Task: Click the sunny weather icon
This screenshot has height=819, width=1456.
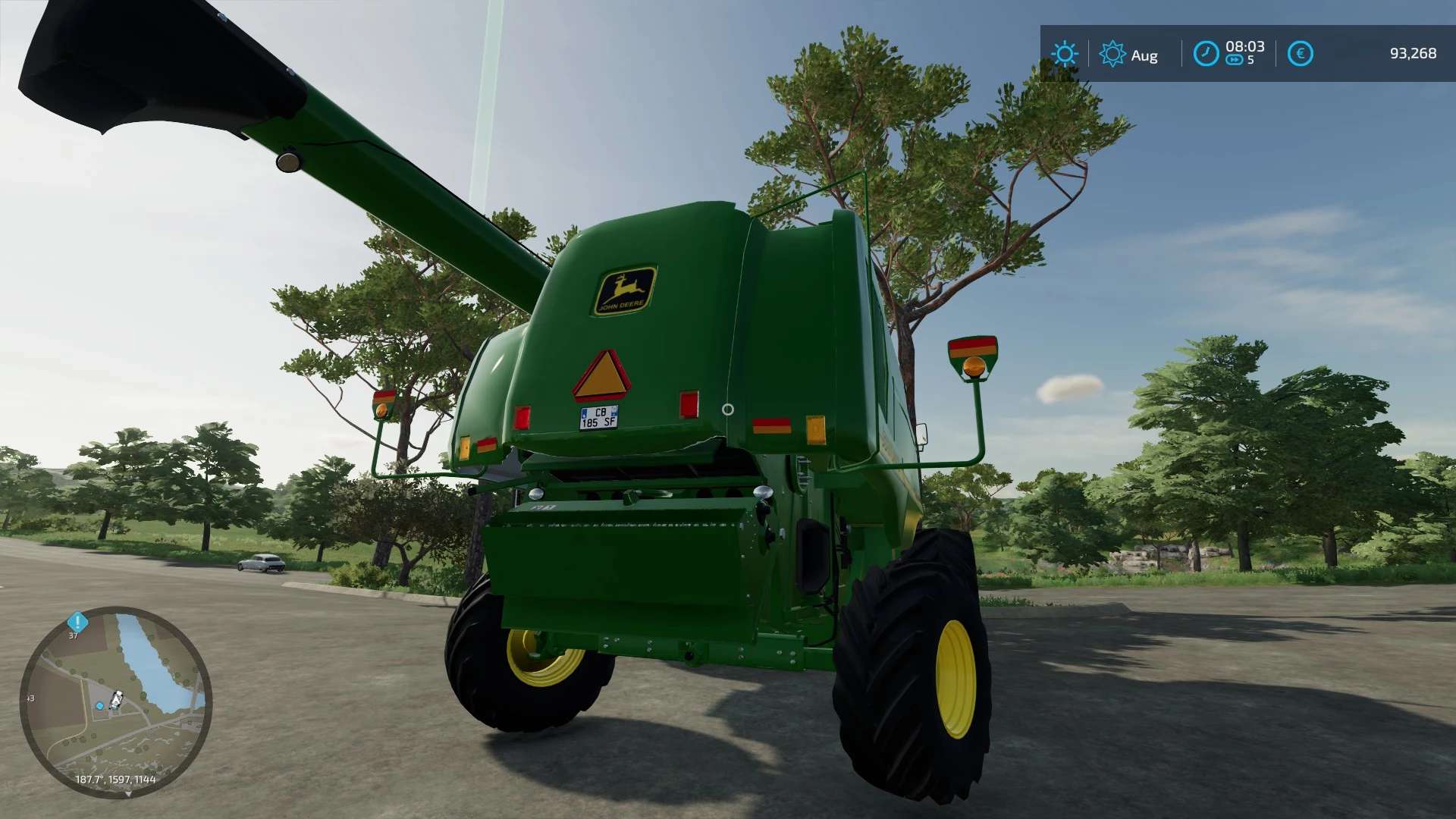Action: click(x=1065, y=54)
